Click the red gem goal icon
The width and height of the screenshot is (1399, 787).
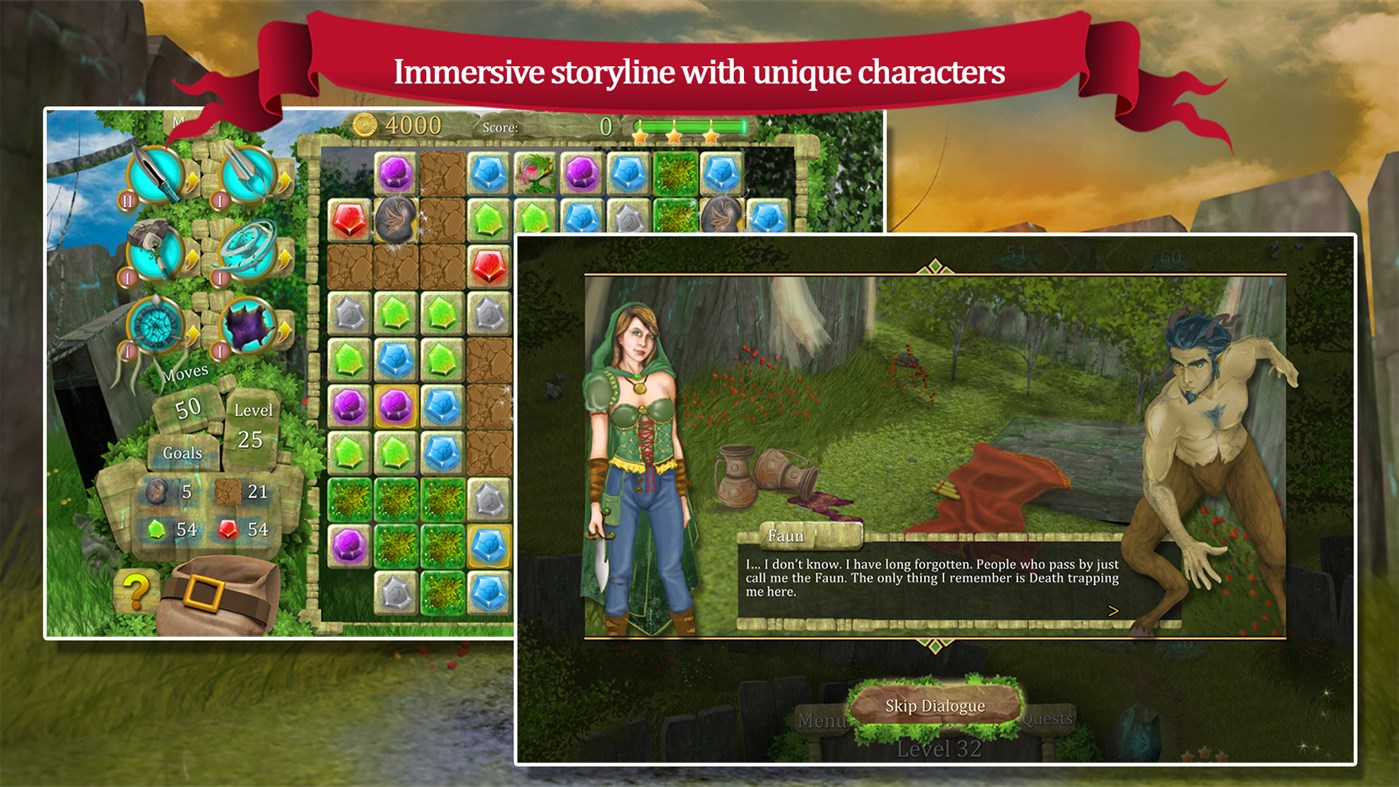(227, 529)
